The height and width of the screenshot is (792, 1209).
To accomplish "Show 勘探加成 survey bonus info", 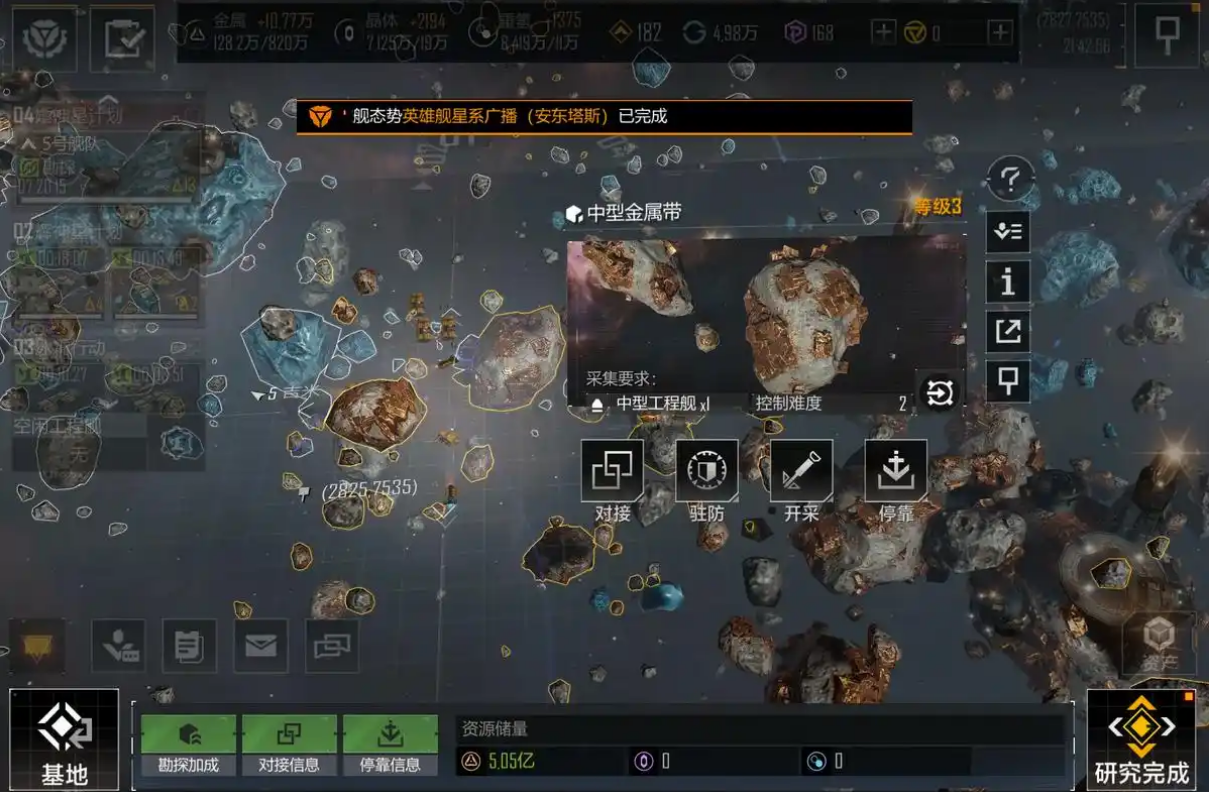I will (x=189, y=745).
